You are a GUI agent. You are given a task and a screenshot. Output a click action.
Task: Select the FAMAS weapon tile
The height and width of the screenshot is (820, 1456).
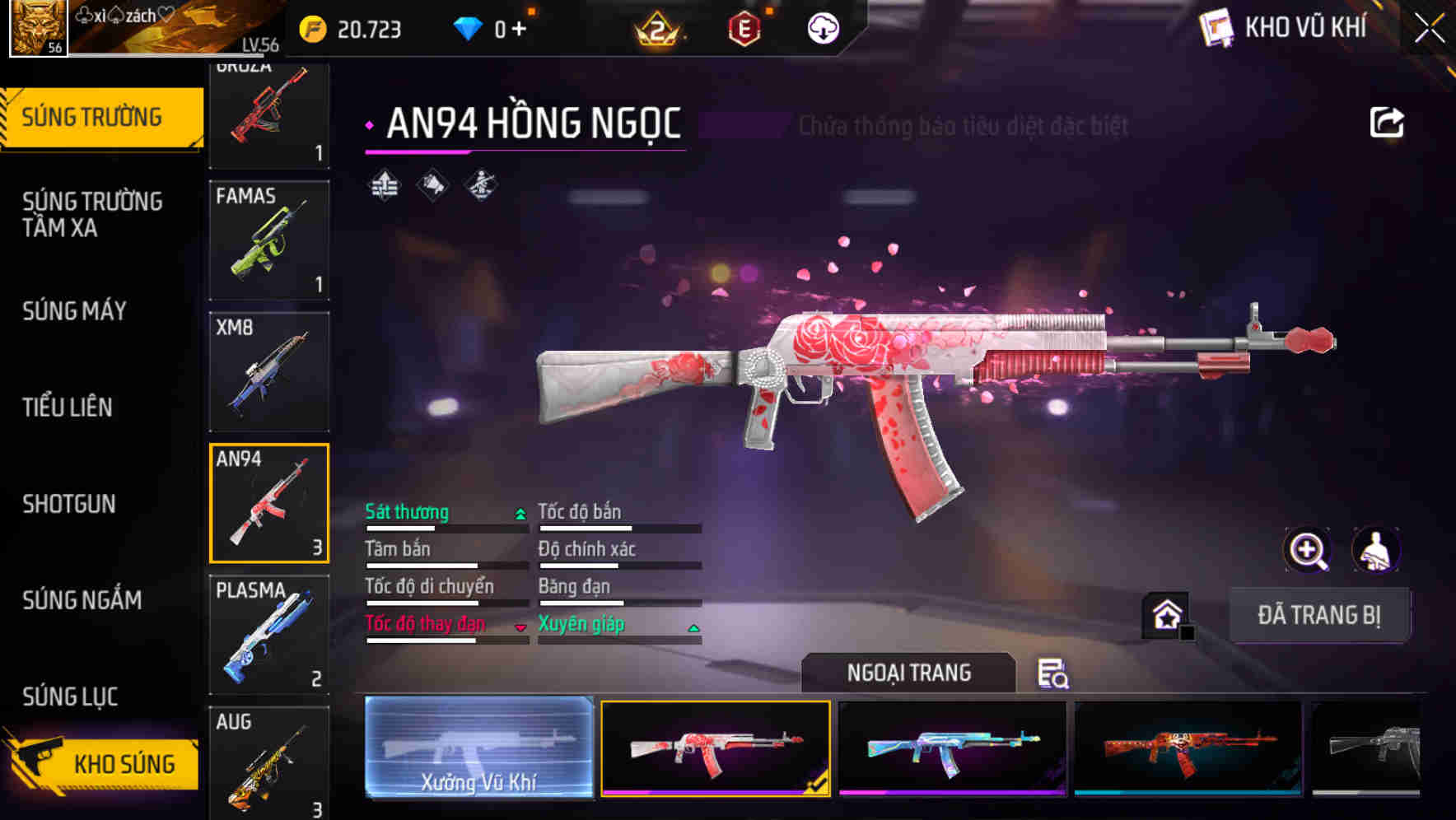(269, 240)
